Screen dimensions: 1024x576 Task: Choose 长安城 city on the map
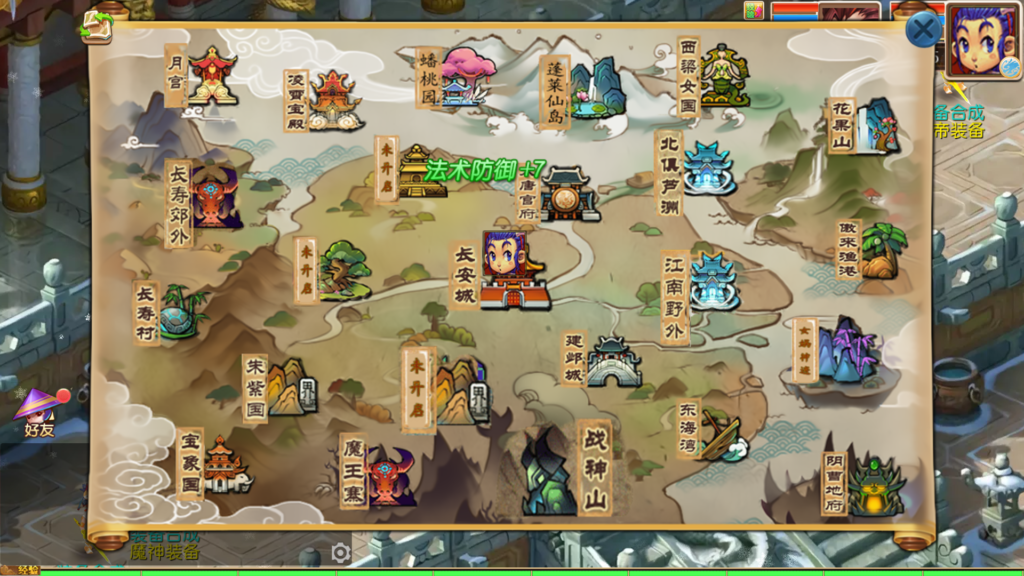coord(513,271)
